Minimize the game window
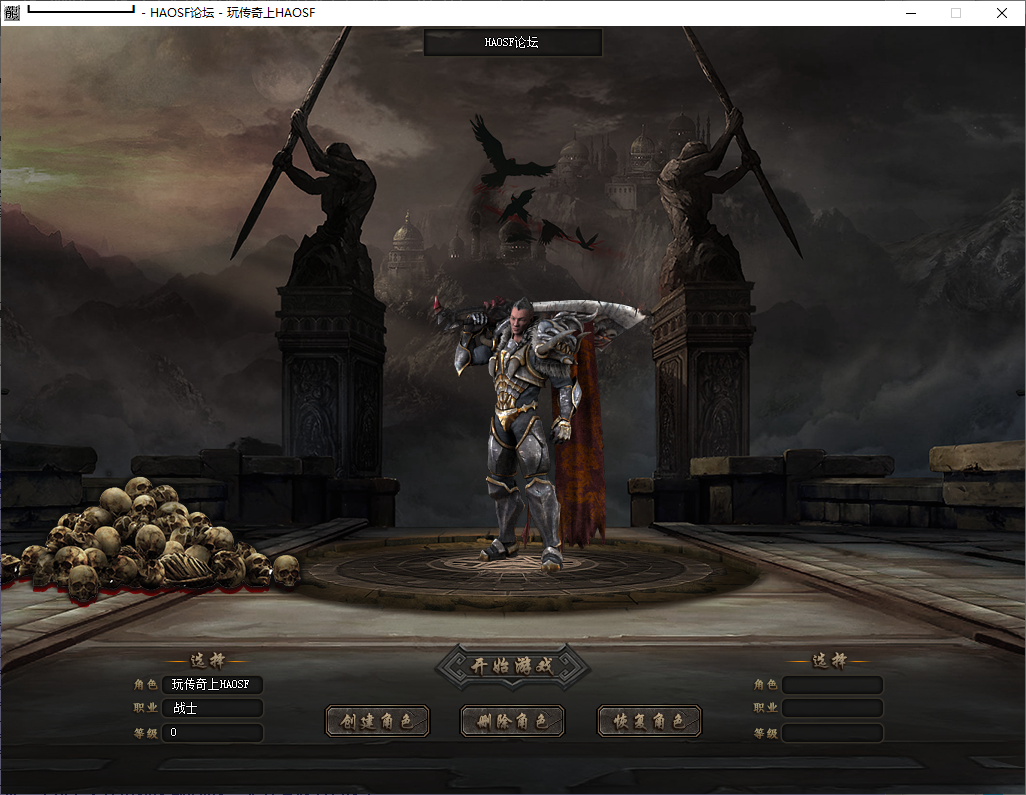This screenshot has width=1026, height=795. (910, 13)
